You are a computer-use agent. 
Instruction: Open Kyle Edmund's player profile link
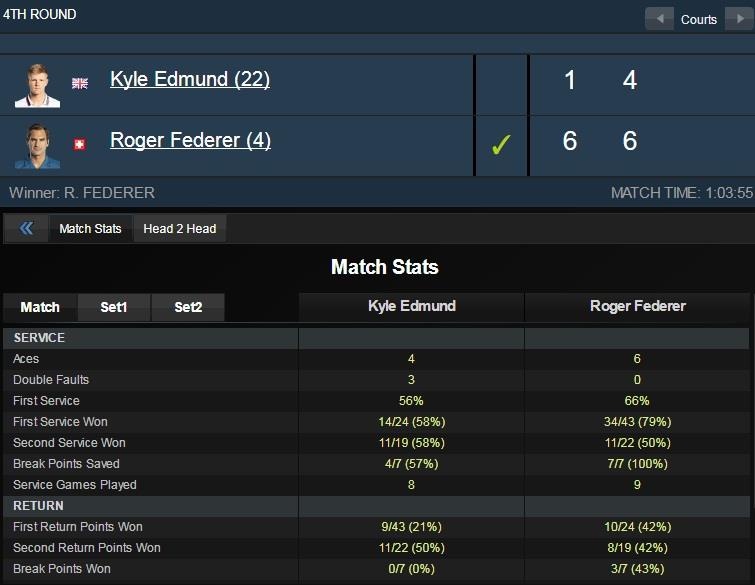[x=190, y=80]
